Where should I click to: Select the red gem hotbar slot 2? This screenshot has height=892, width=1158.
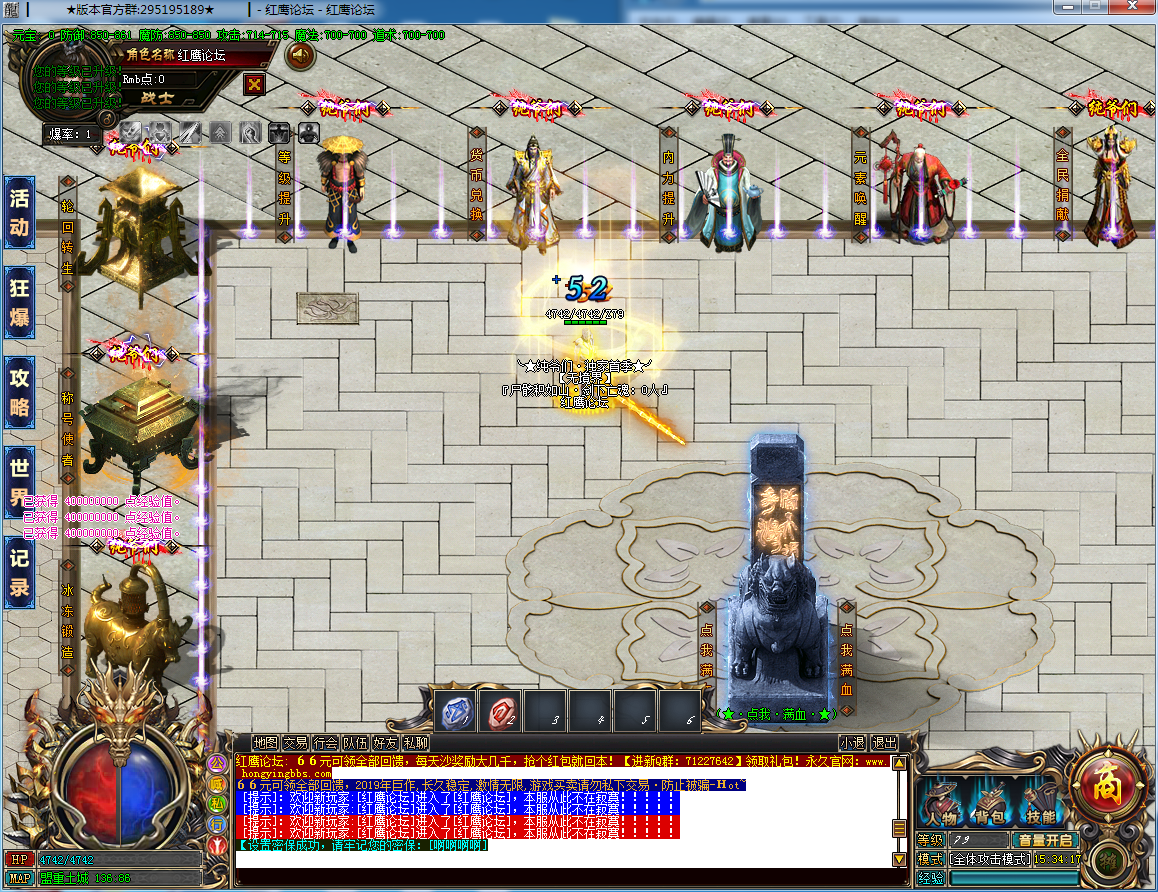(500, 712)
